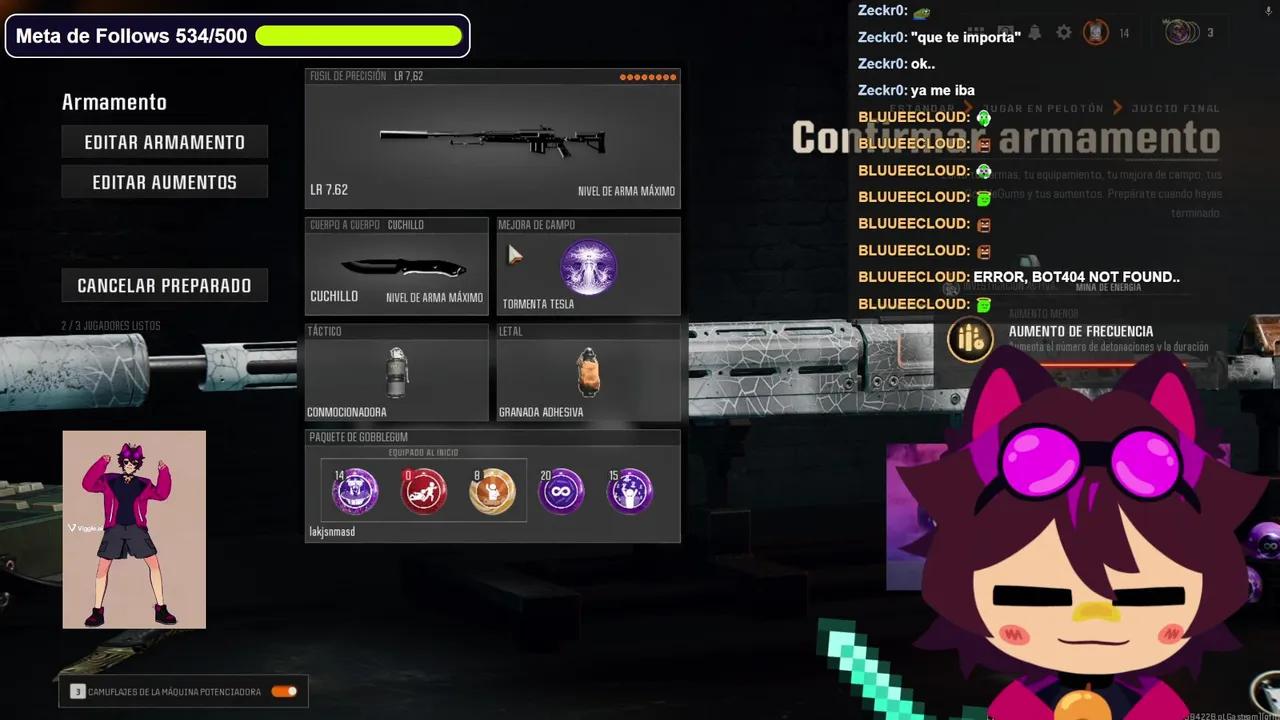Select the Conmocionadora tactical grenade icon

coord(397,372)
